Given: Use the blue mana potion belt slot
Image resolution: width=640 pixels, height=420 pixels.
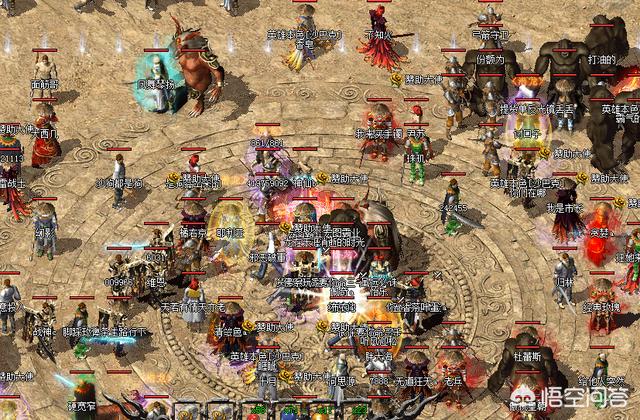Looking at the screenshot, I should click(x=286, y=415).
